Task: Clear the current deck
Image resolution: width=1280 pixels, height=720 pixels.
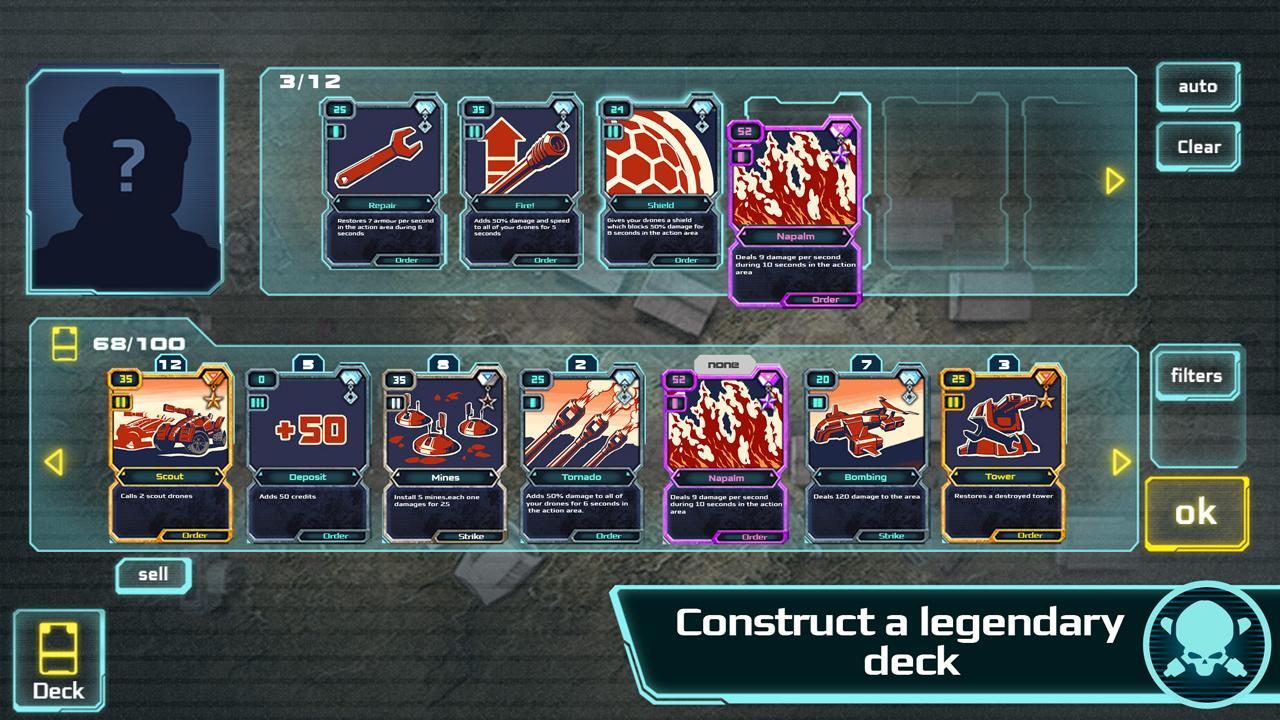Action: tap(1198, 147)
